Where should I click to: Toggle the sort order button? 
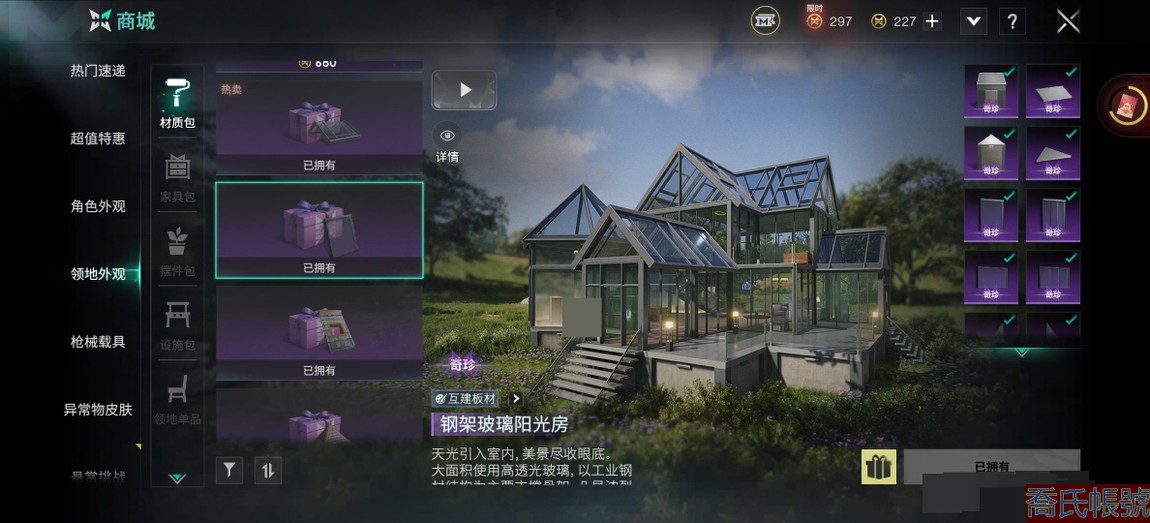(x=267, y=469)
